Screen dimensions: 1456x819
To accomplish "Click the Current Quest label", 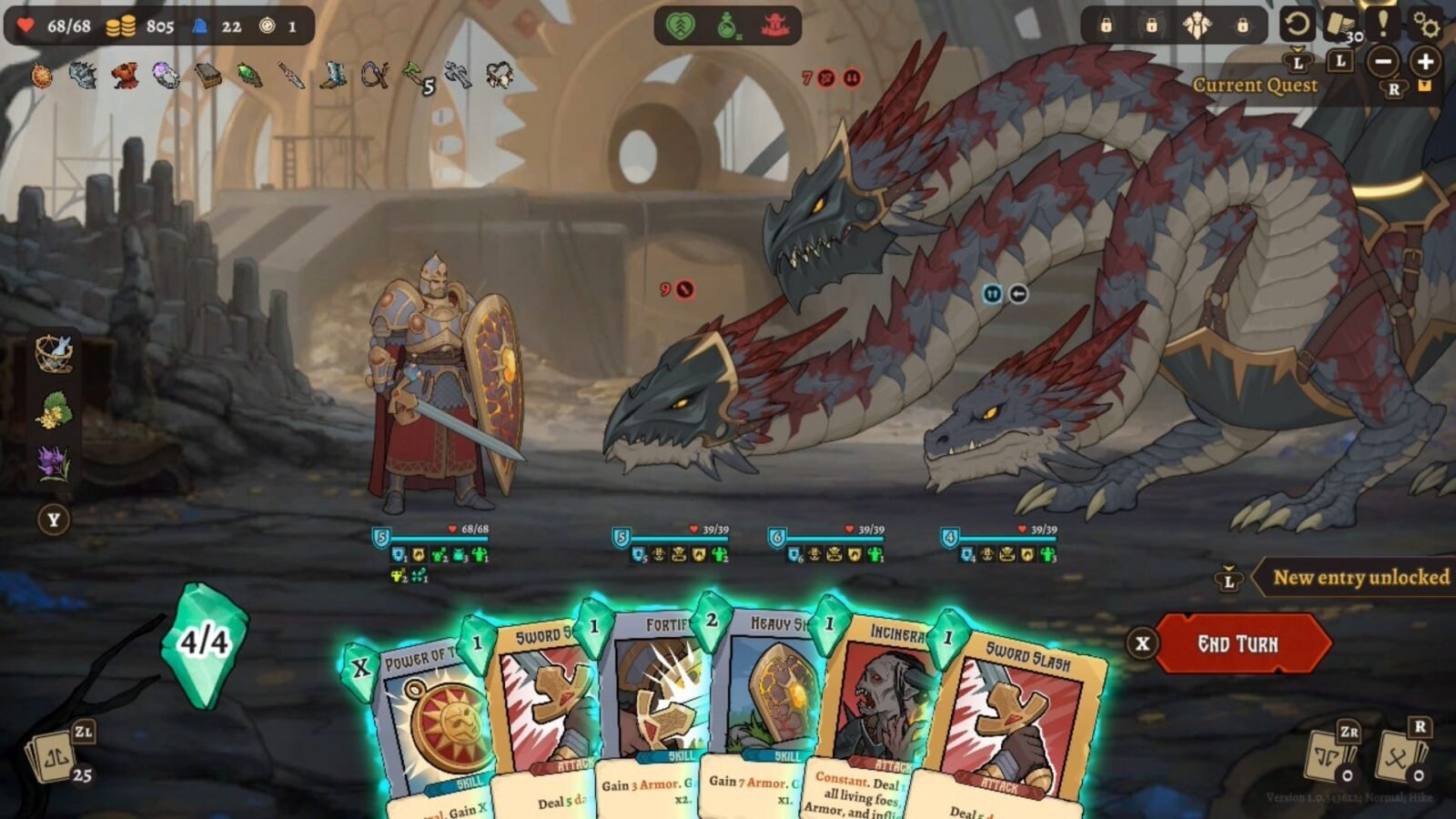I will click(1256, 85).
